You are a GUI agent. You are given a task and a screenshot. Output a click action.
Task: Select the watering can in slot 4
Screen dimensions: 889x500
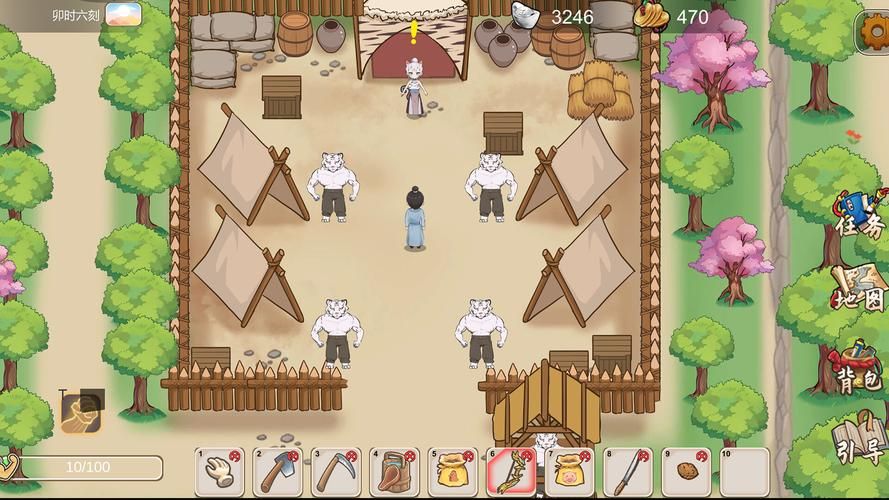coord(395,472)
